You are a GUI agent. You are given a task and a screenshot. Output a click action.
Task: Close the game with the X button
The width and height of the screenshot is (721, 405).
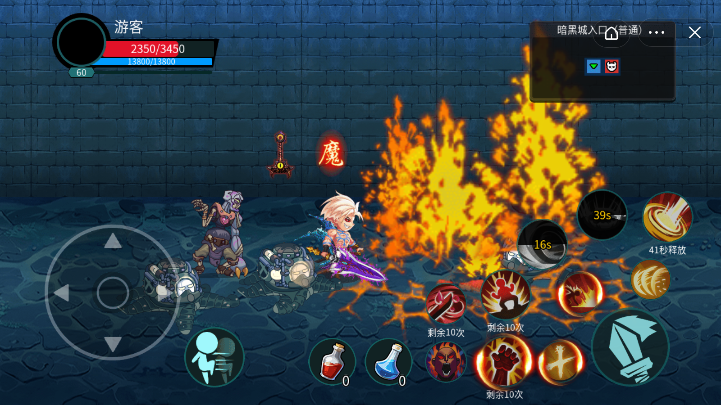click(x=695, y=32)
